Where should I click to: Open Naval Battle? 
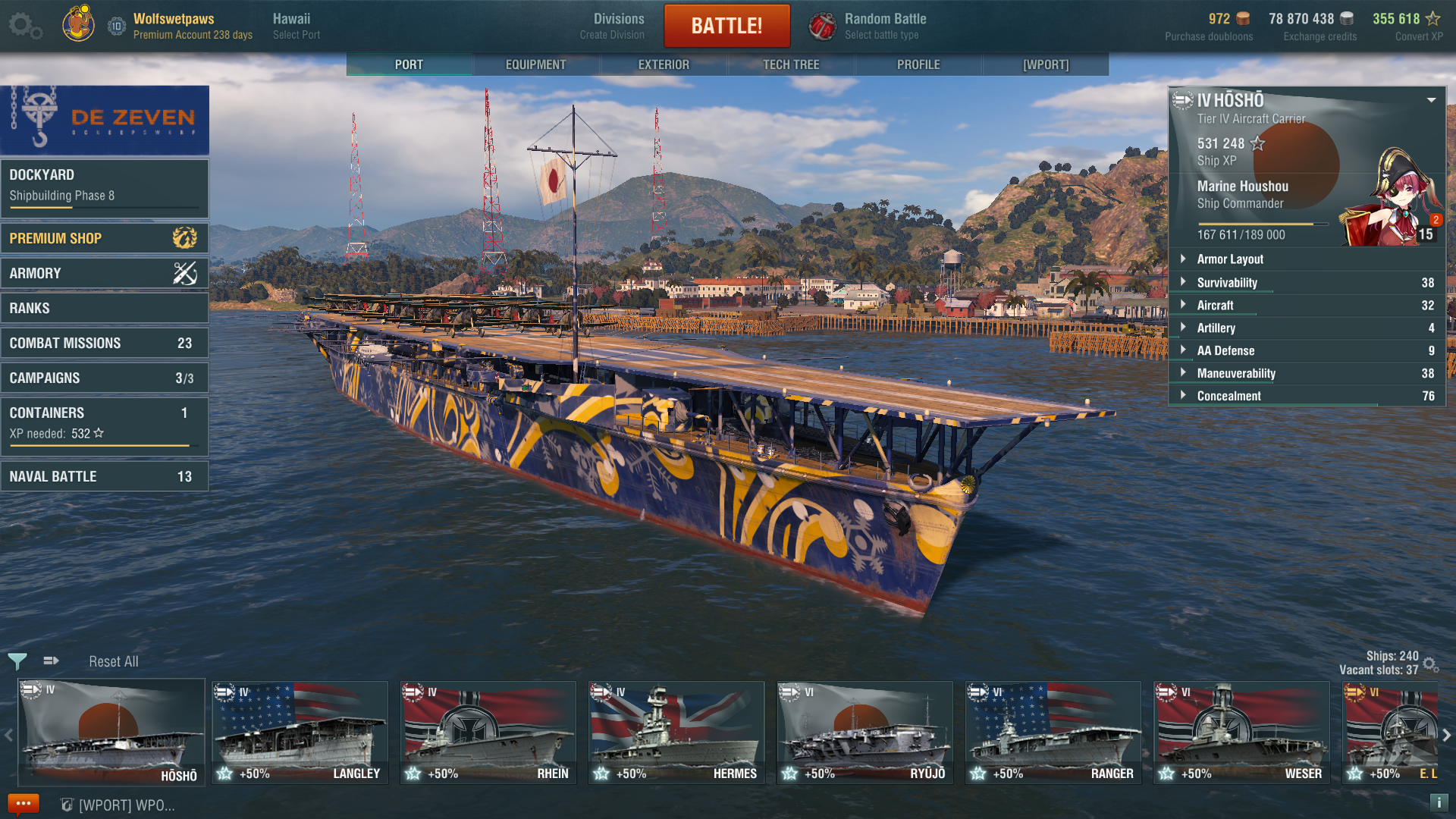point(105,476)
